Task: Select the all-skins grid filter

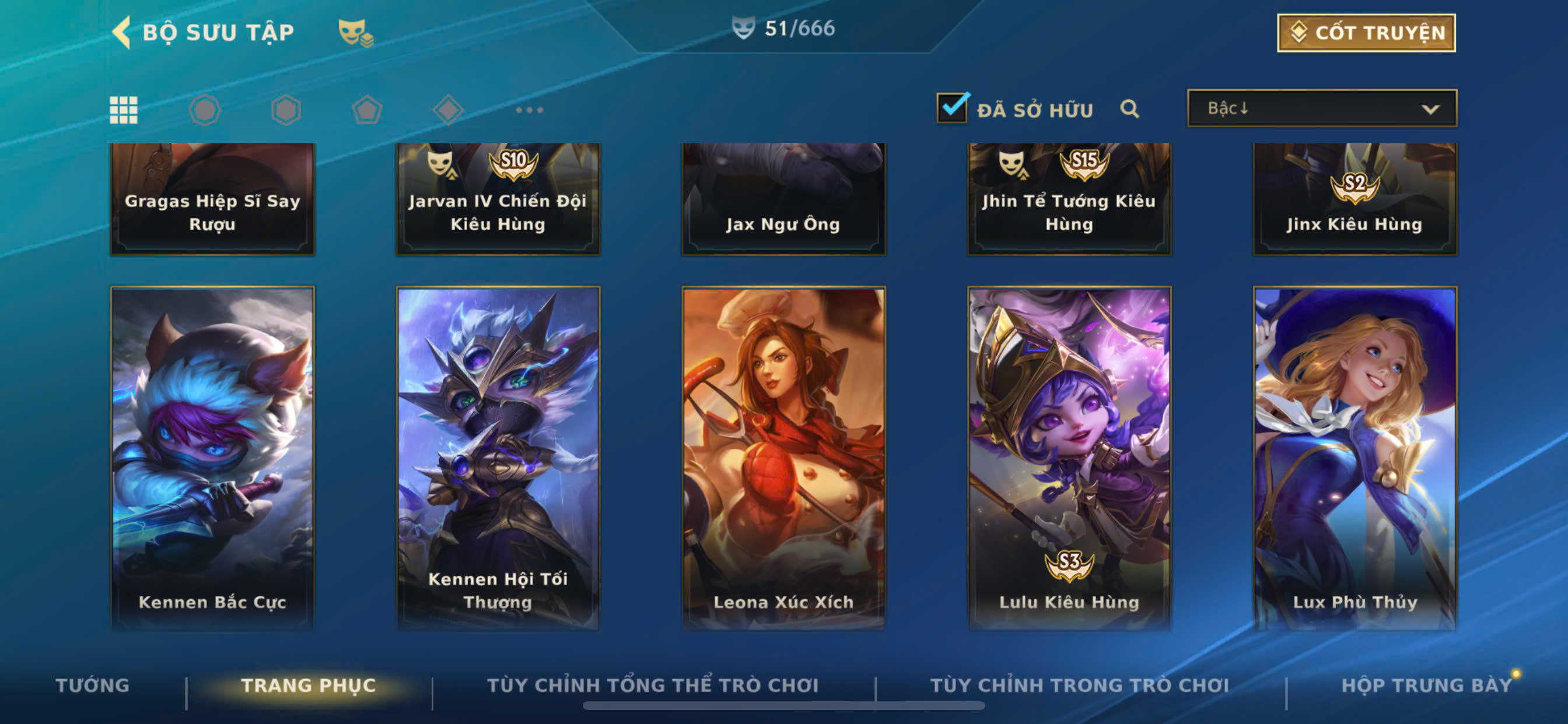Action: coord(124,110)
